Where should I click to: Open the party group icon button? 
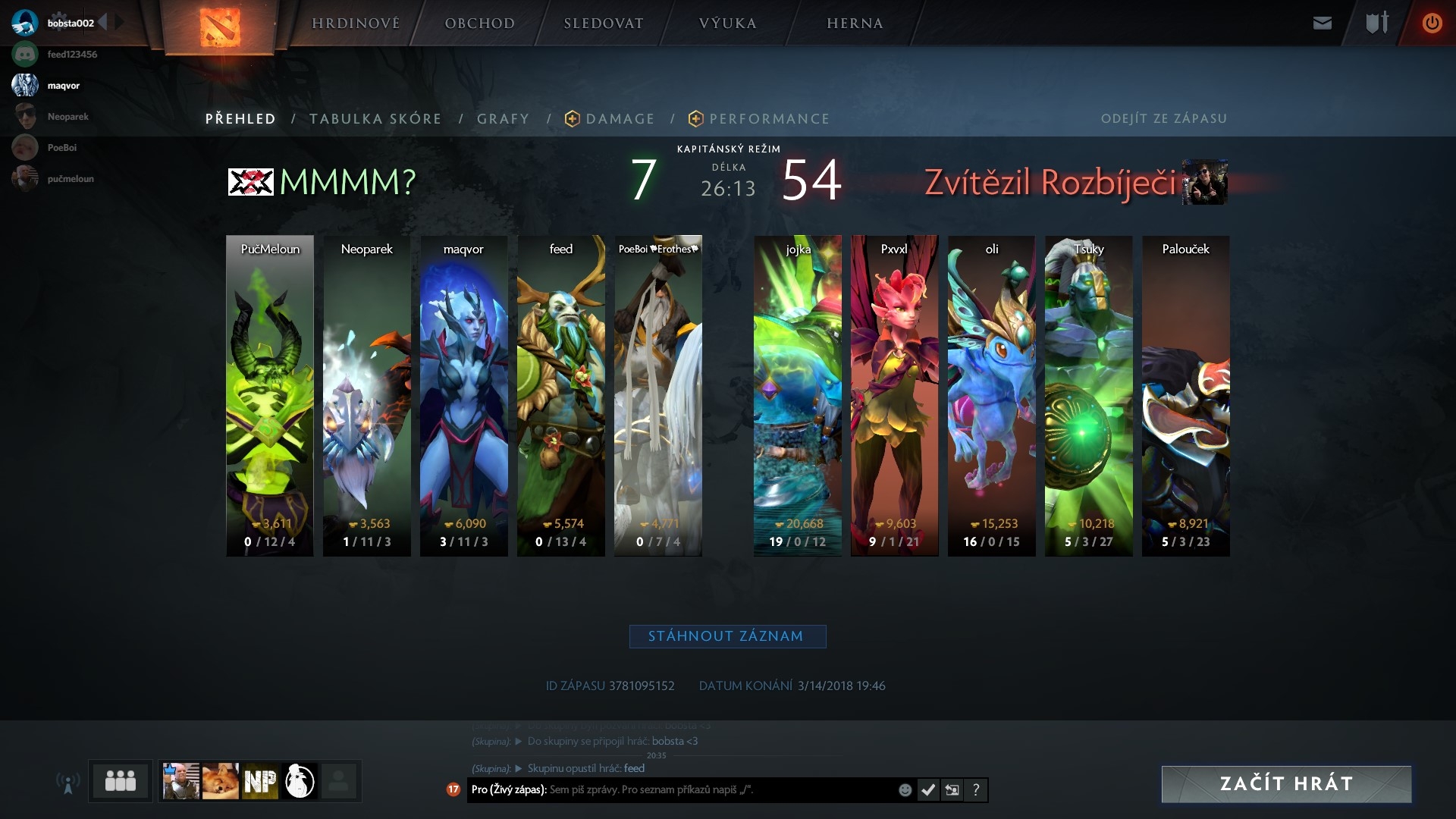(x=121, y=780)
